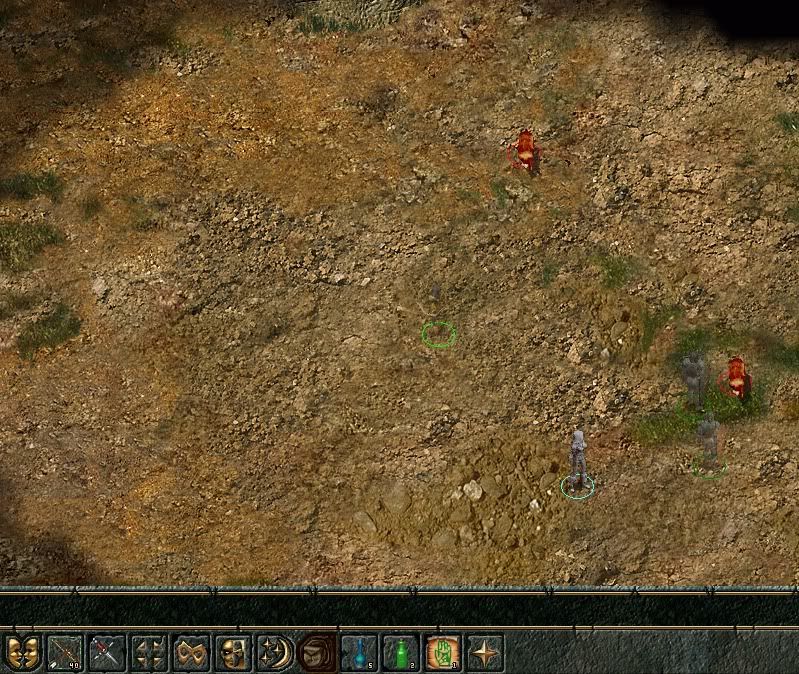
Task: Use the green potion quick item
Action: pos(401,653)
